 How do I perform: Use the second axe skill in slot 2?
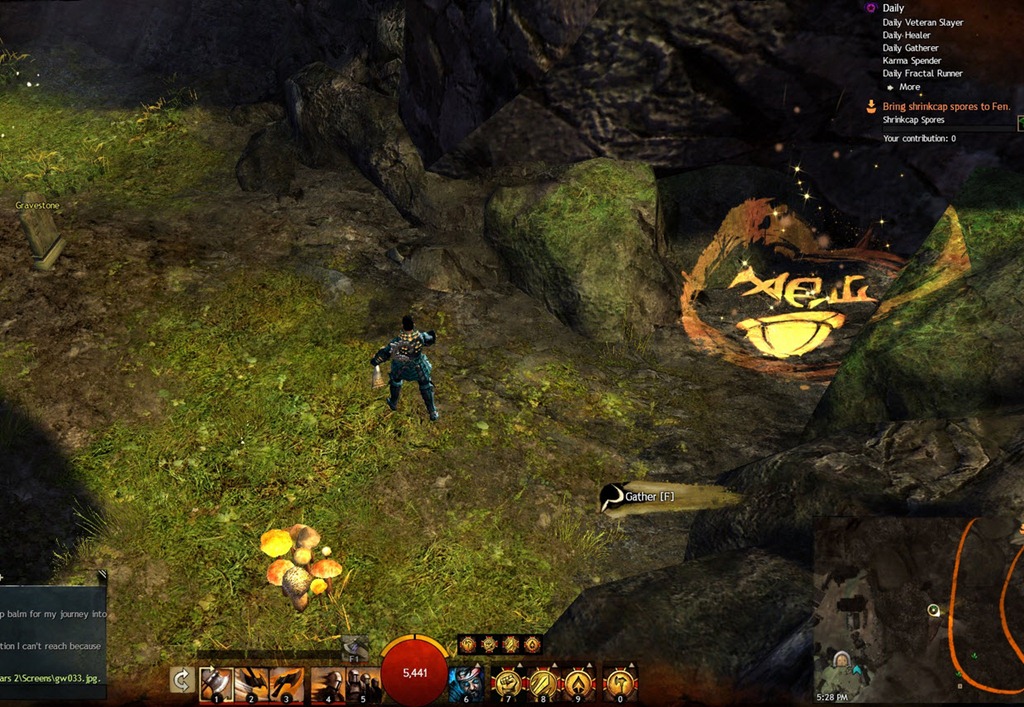[251, 684]
